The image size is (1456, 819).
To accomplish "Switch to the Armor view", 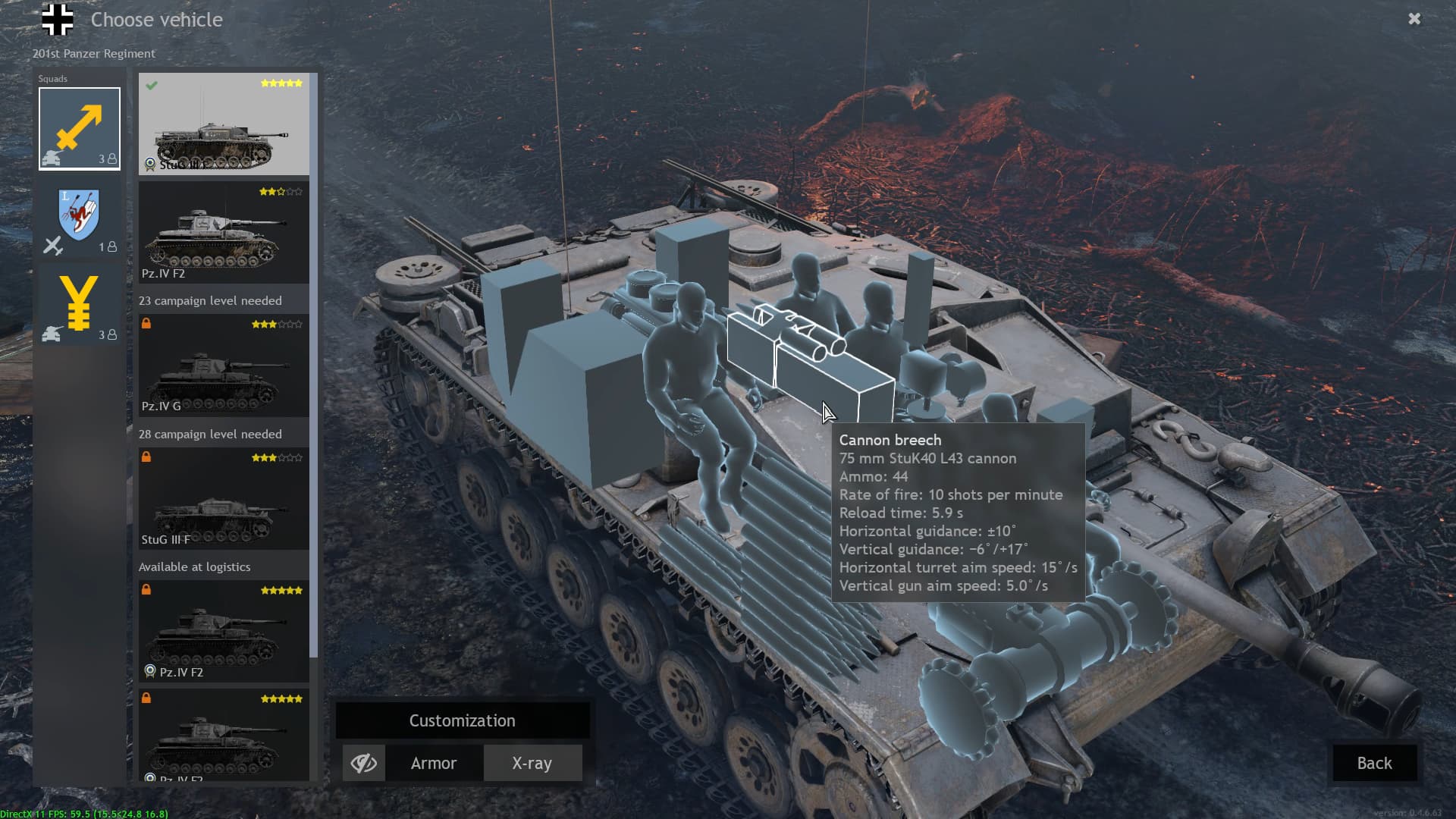I will click(434, 763).
